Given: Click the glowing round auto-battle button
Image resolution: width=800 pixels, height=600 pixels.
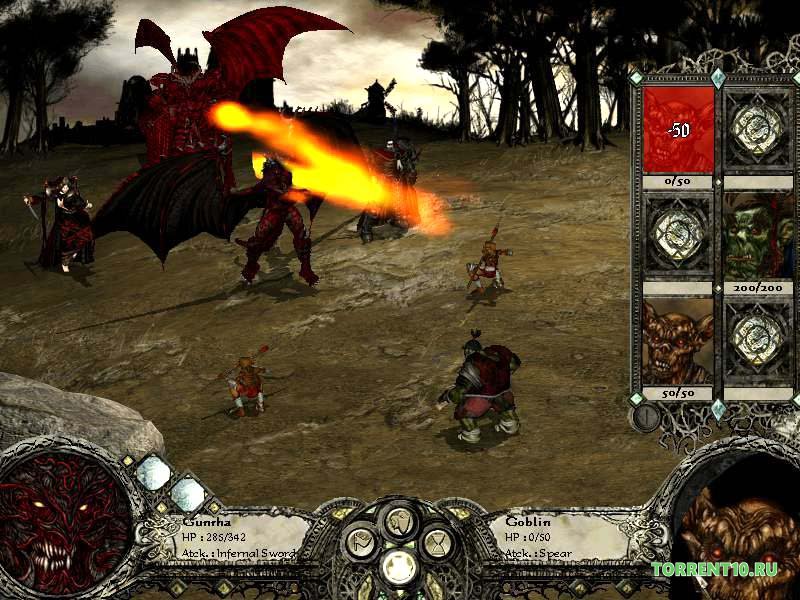Looking at the screenshot, I should coord(400,567).
